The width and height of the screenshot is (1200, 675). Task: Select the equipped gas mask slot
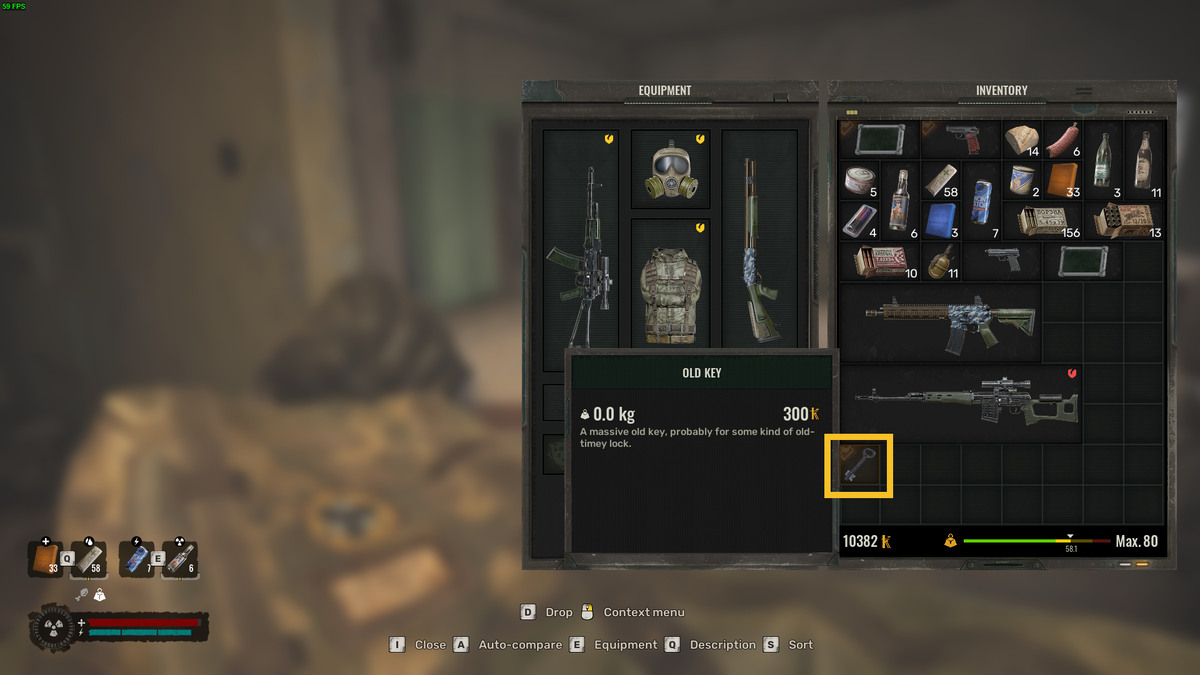point(670,170)
